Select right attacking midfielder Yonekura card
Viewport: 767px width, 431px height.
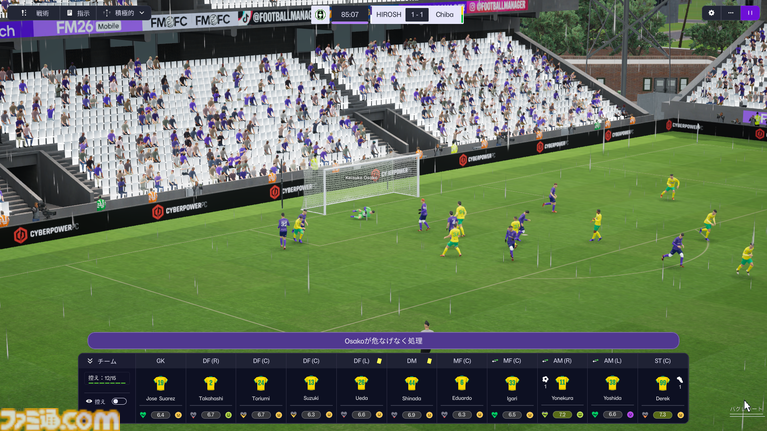(562, 391)
